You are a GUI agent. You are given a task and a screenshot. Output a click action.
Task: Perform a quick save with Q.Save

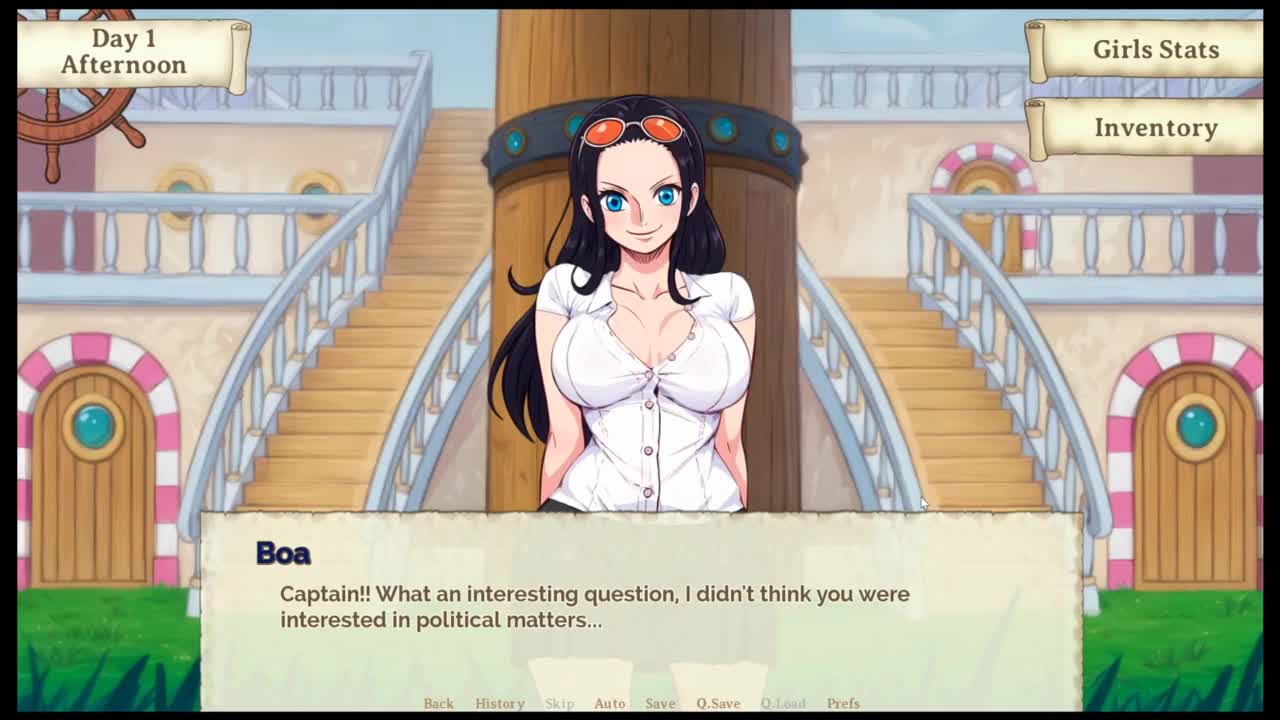[x=718, y=703]
